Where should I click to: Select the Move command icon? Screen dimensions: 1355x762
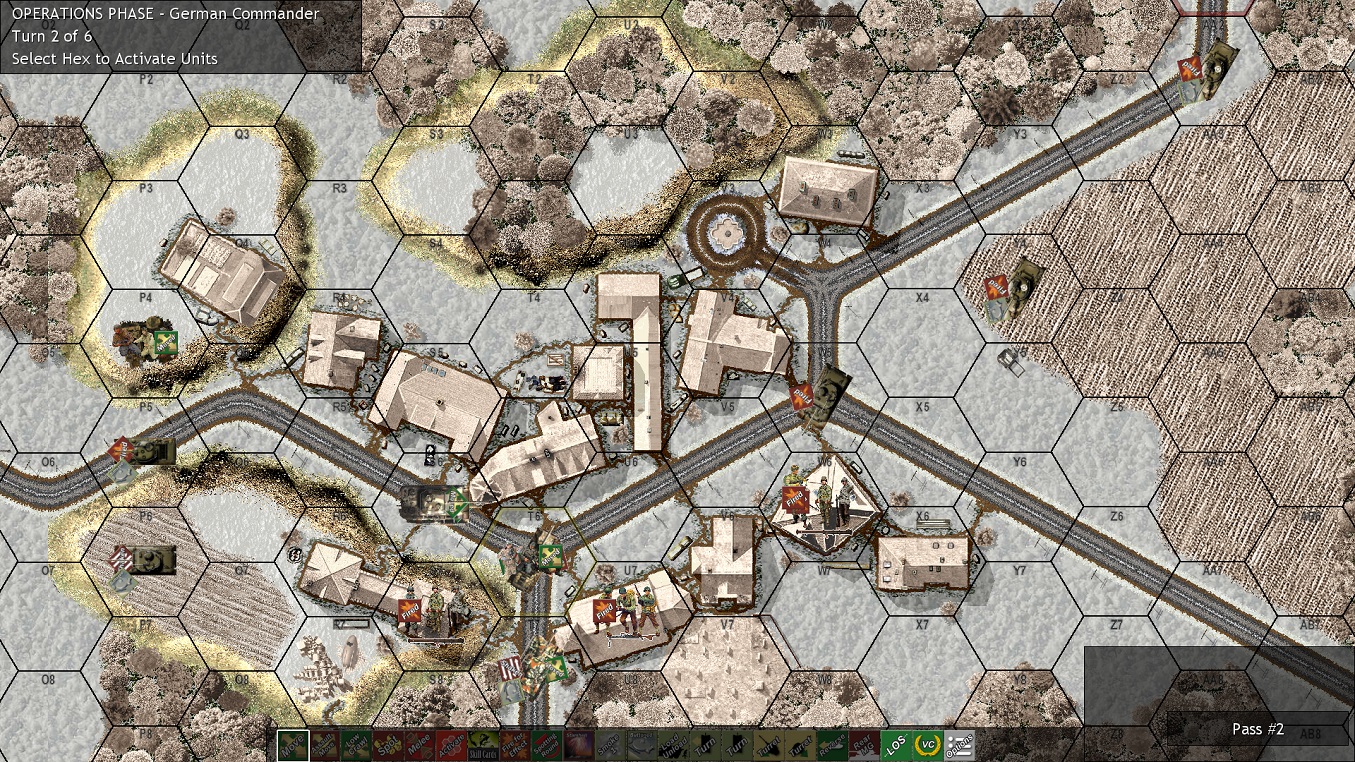294,744
